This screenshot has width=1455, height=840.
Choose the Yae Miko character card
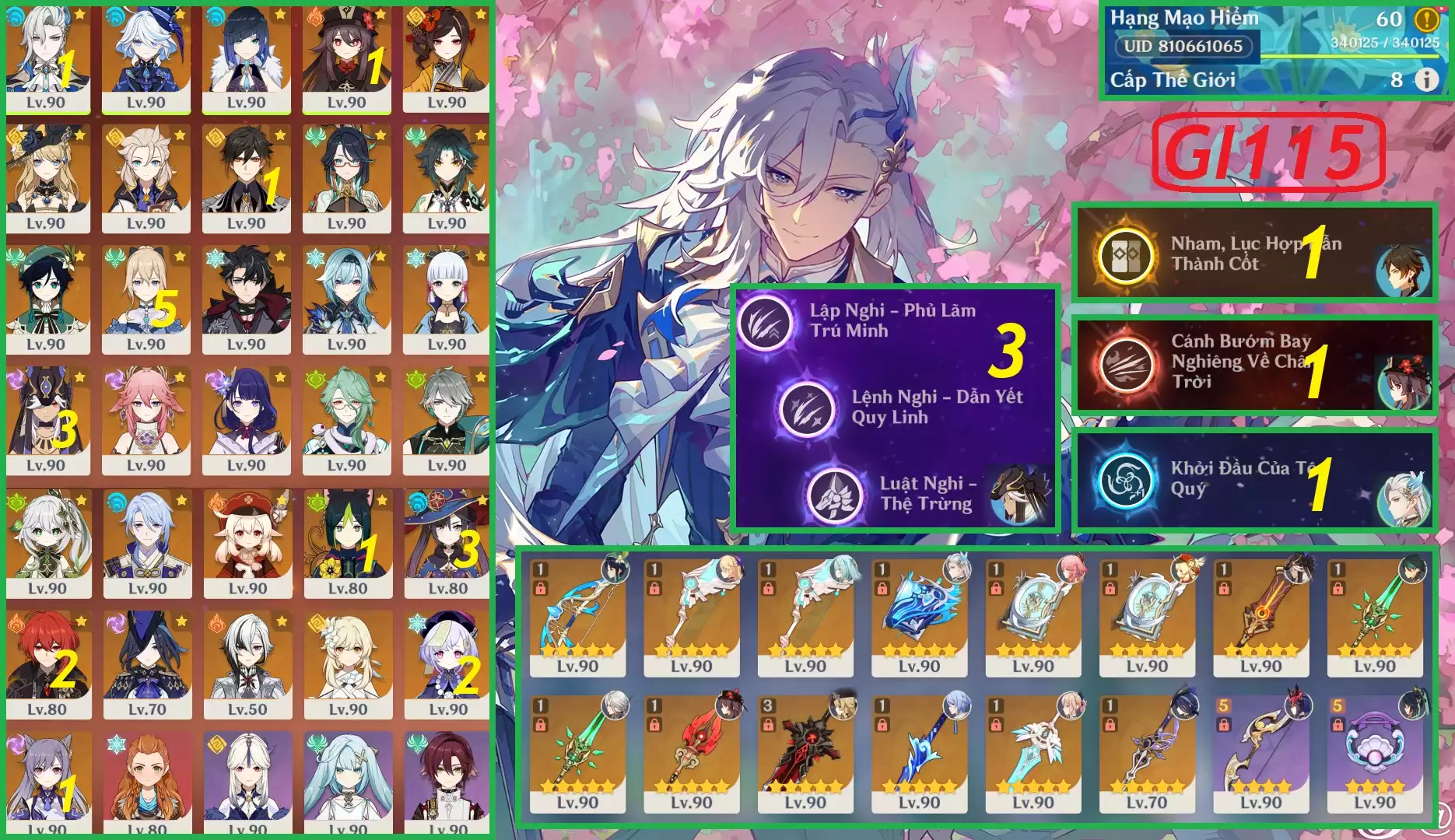pos(146,421)
